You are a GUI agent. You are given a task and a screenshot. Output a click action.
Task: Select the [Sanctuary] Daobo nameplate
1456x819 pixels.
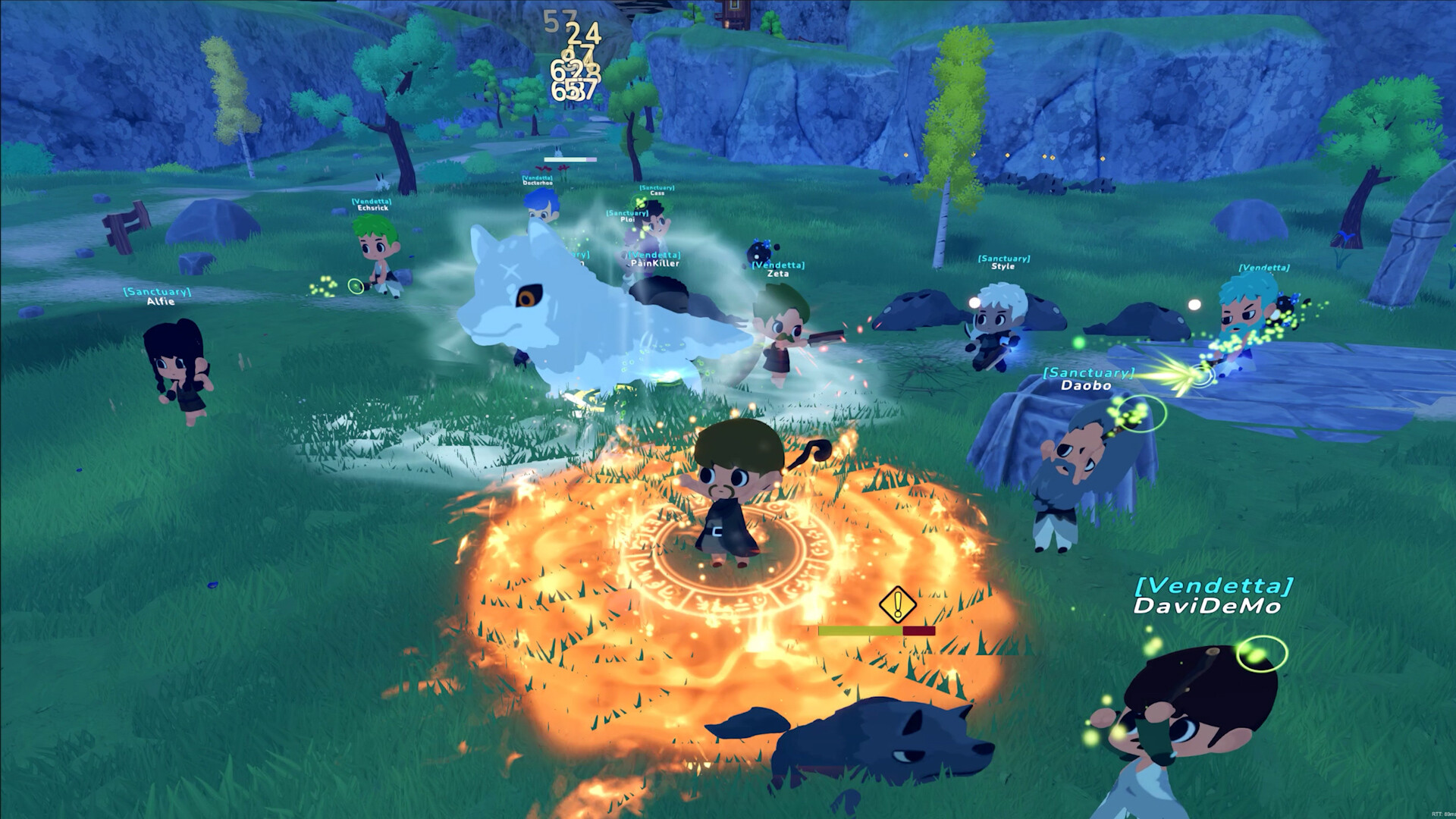pyautogui.click(x=1087, y=378)
